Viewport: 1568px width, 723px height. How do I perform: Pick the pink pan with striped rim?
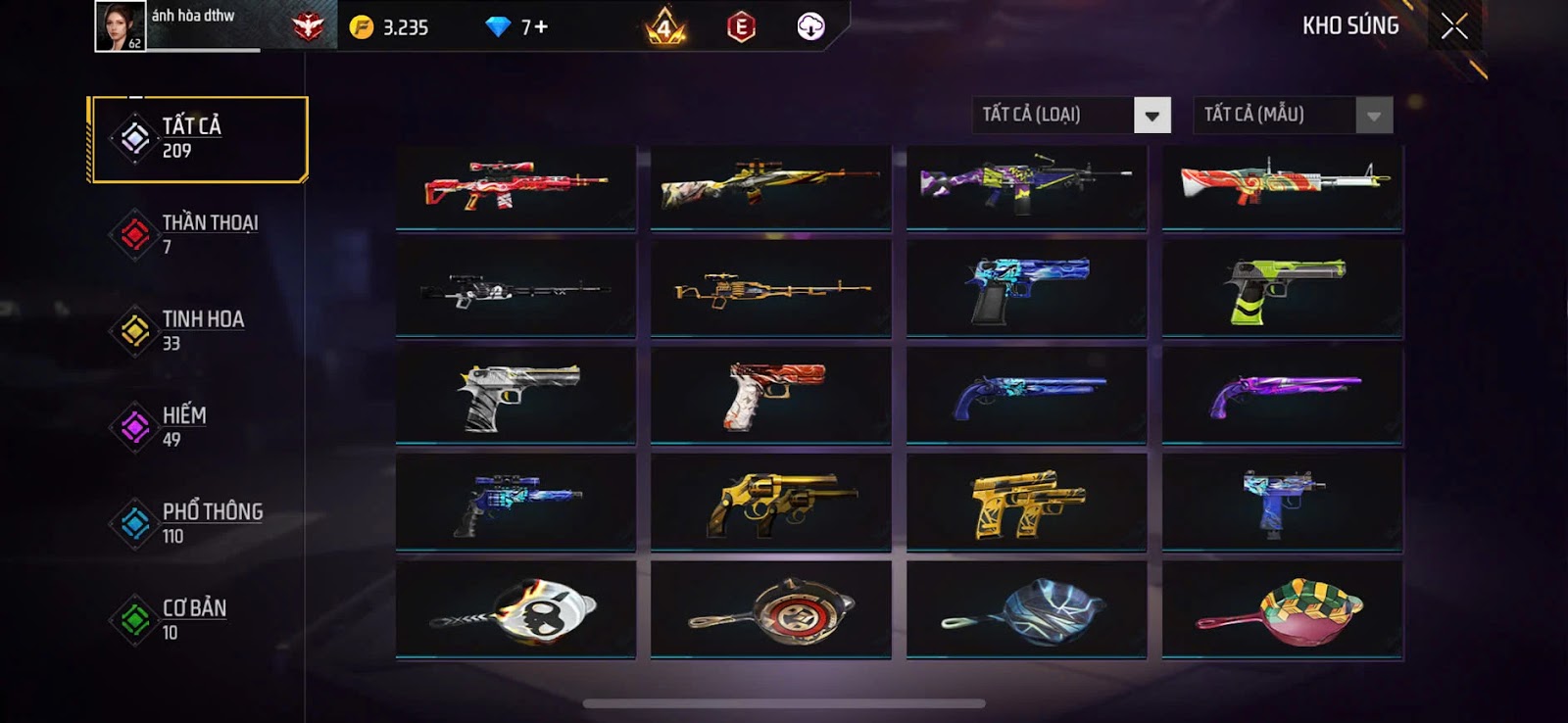point(1282,610)
